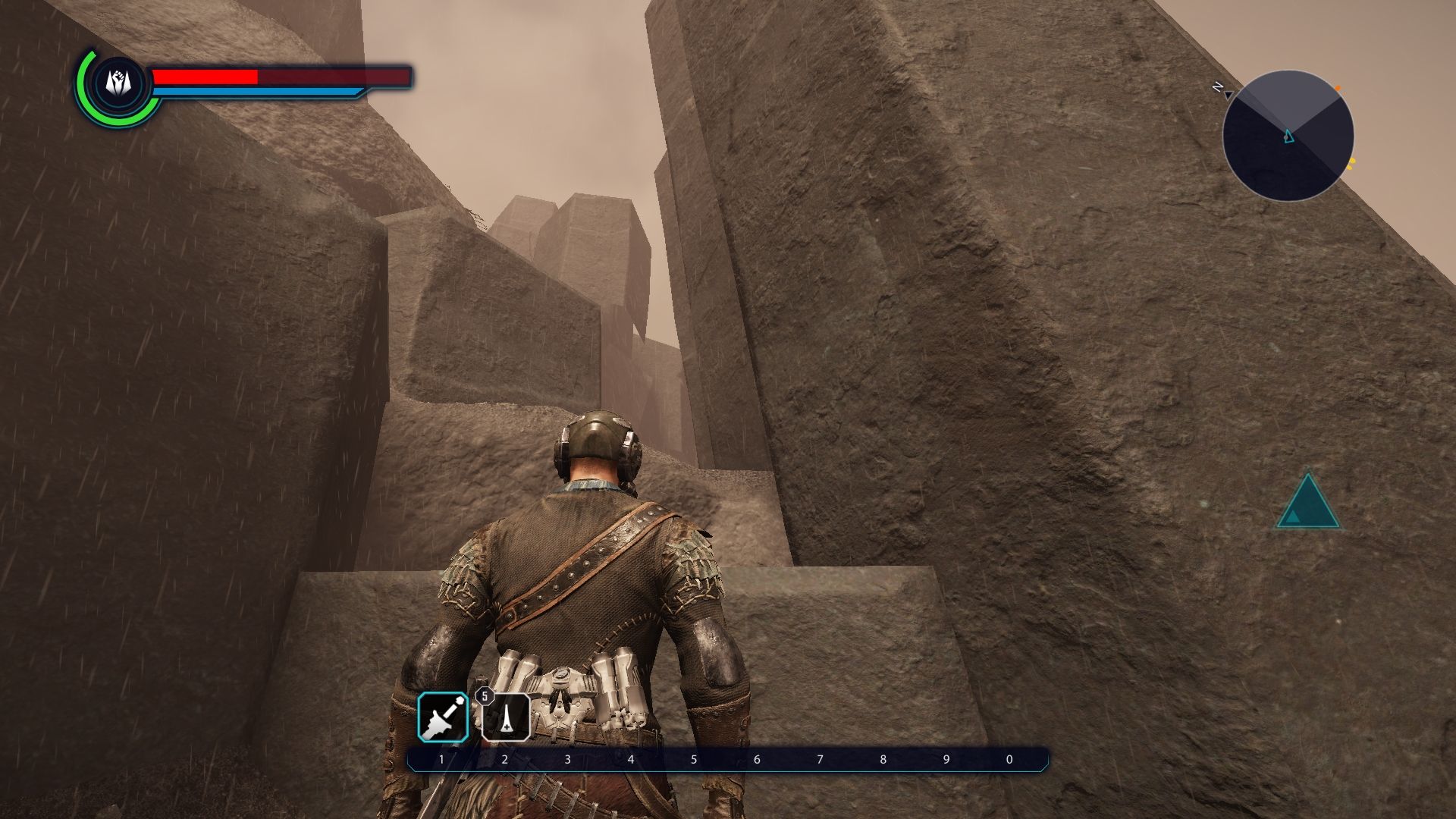This screenshot has width=1456, height=819.
Task: Click the fist faction emblem icon
Action: click(x=116, y=83)
